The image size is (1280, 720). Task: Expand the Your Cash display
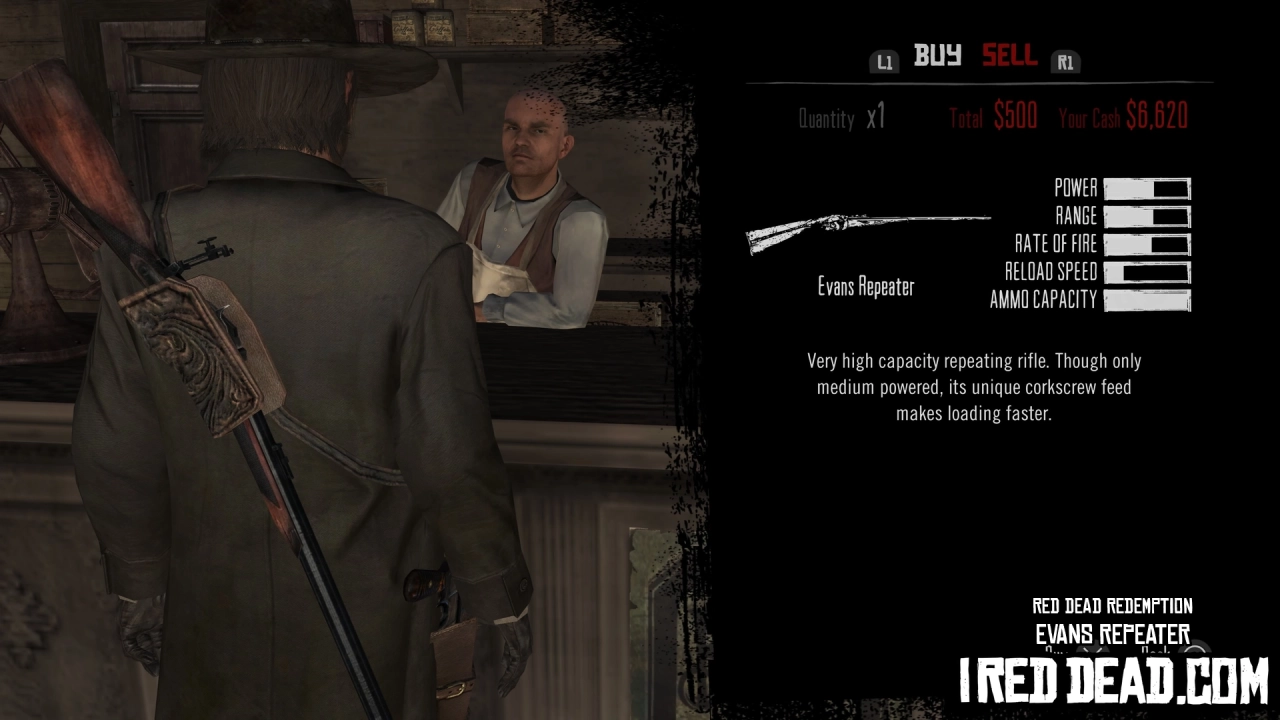pyautogui.click(x=1125, y=116)
